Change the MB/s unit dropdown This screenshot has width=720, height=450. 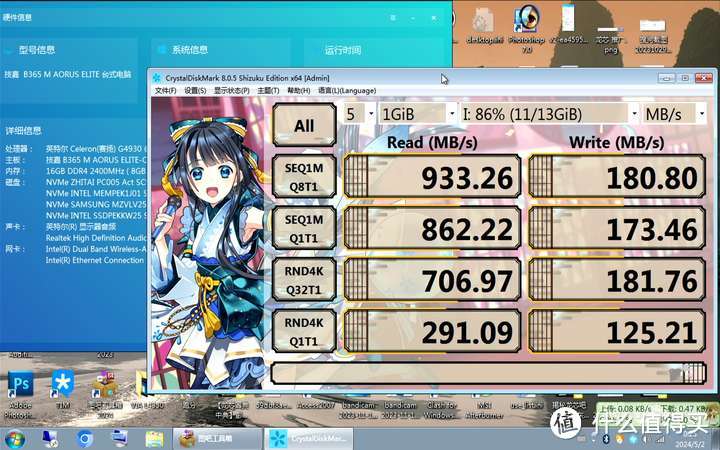[x=674, y=113]
